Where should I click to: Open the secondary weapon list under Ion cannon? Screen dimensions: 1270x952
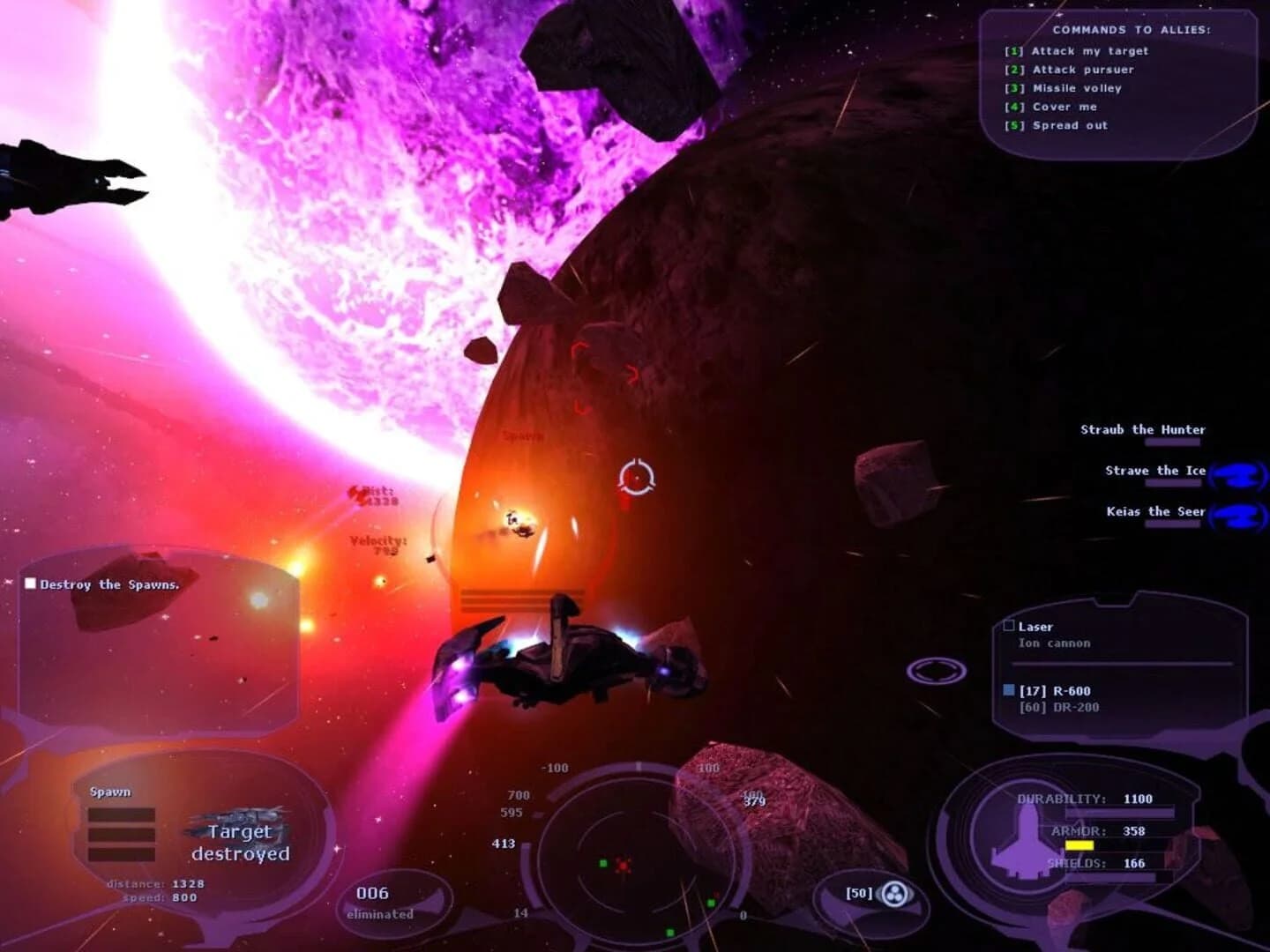click(x=1056, y=643)
